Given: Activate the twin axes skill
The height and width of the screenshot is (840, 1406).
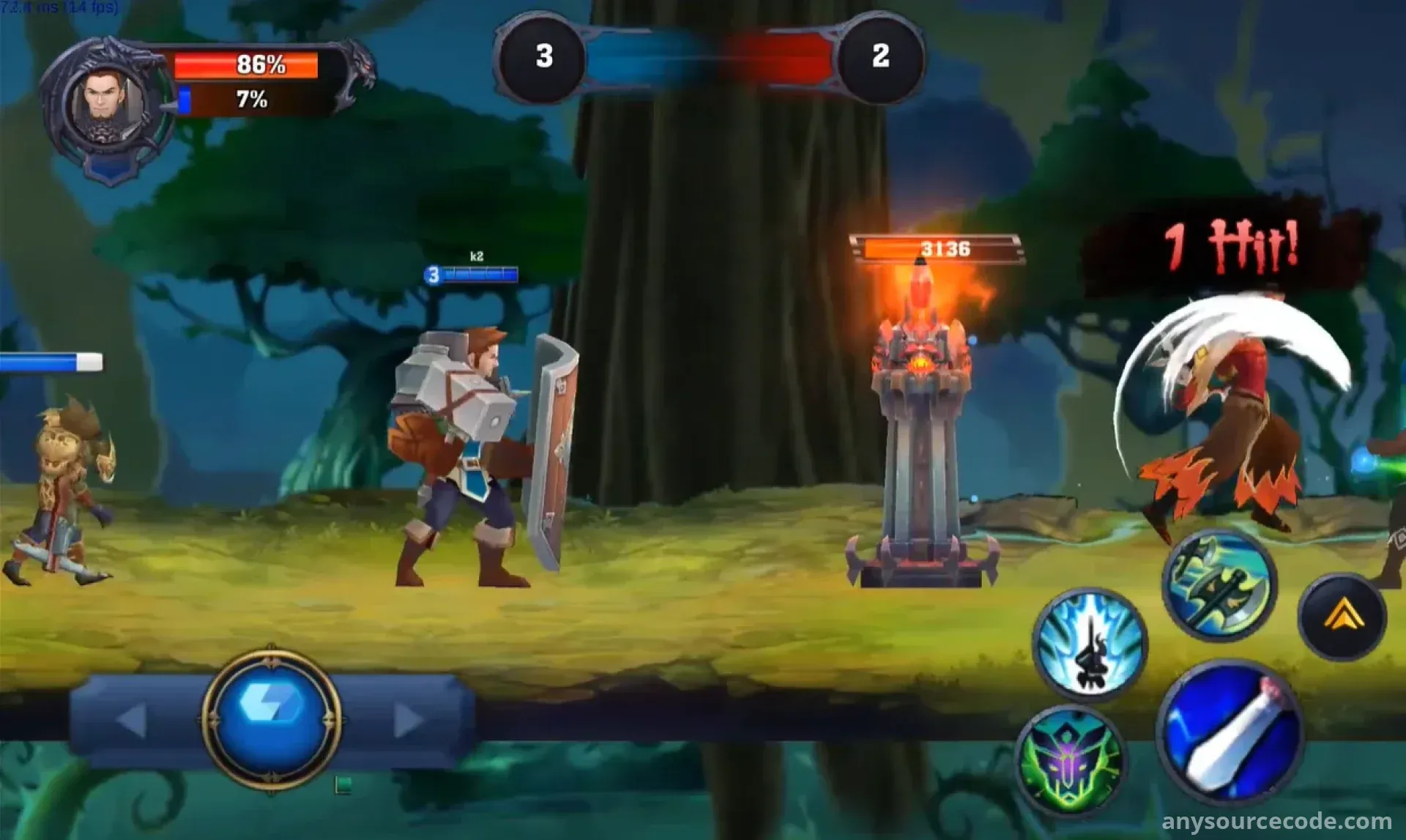Looking at the screenshot, I should (1219, 586).
